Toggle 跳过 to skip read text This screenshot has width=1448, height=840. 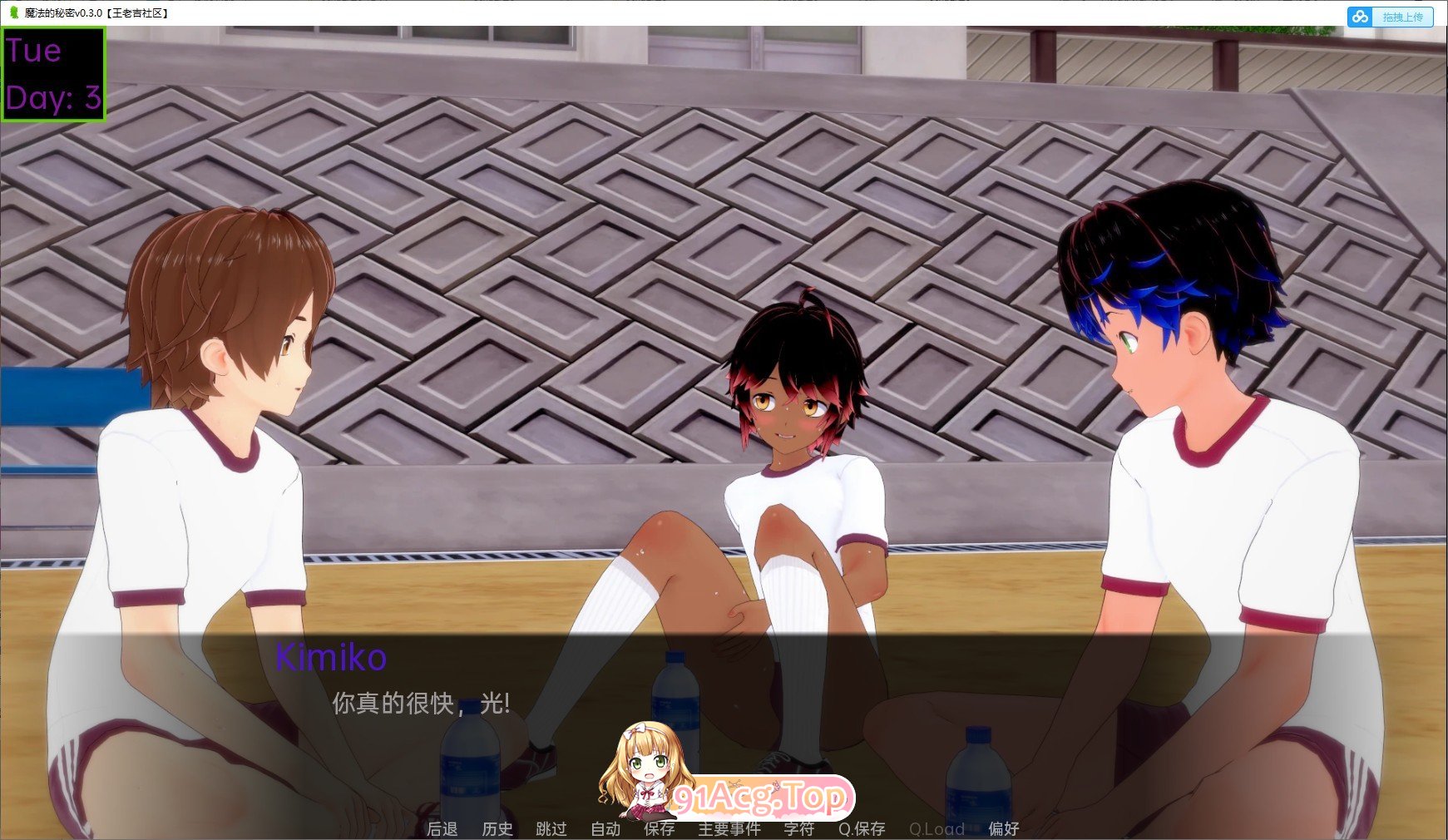click(550, 828)
